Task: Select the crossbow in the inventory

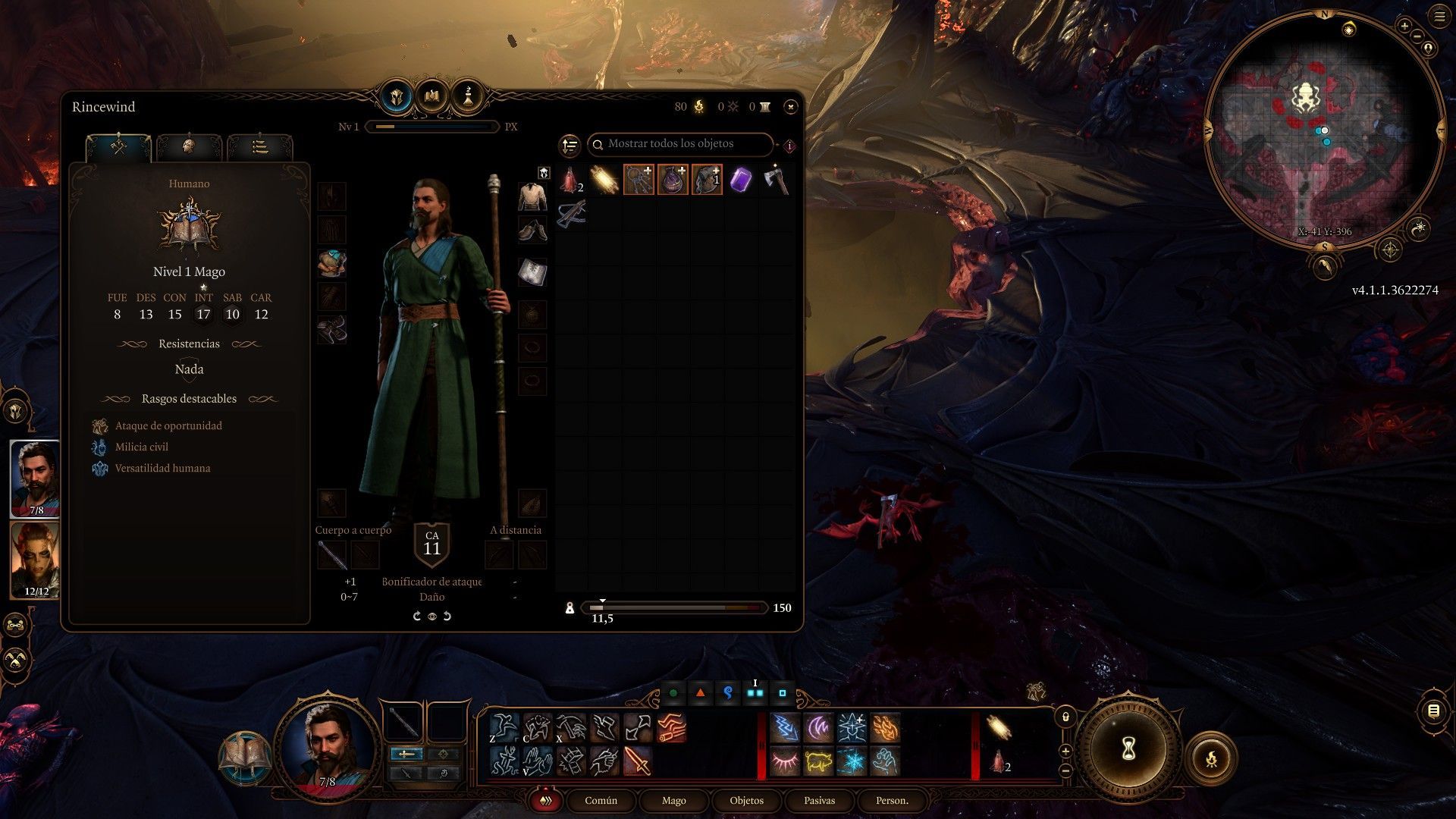Action: (x=571, y=214)
